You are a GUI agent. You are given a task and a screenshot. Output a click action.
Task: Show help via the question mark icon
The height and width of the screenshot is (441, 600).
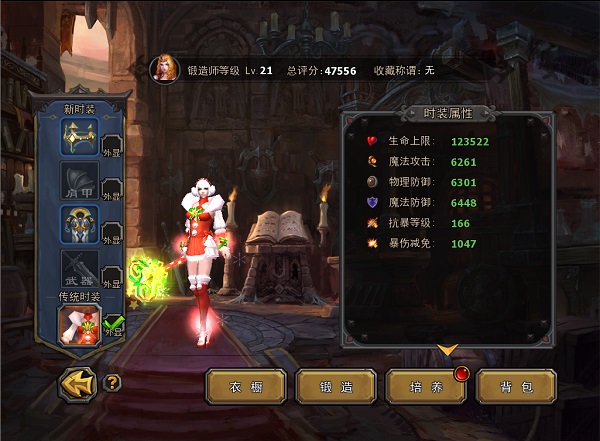(x=112, y=382)
